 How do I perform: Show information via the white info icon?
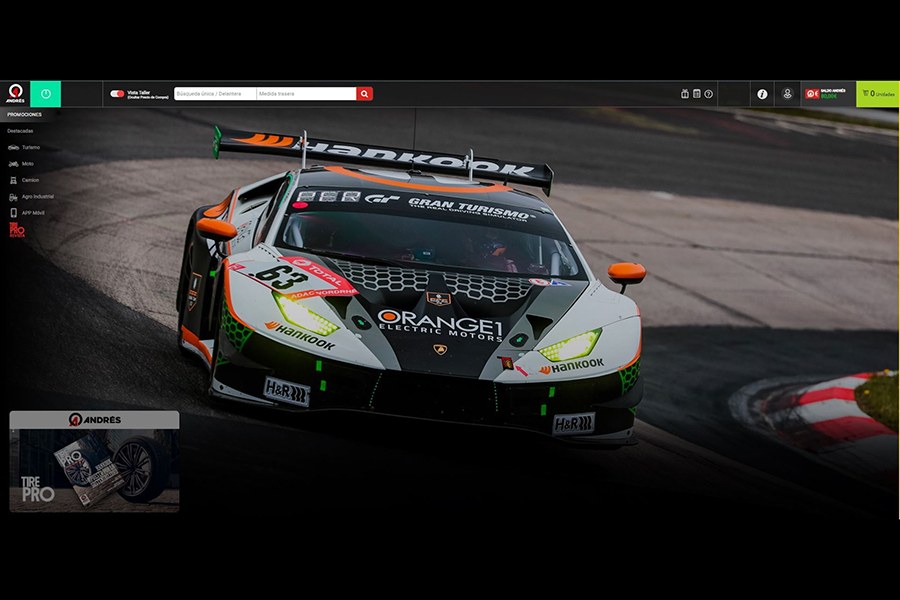762,94
